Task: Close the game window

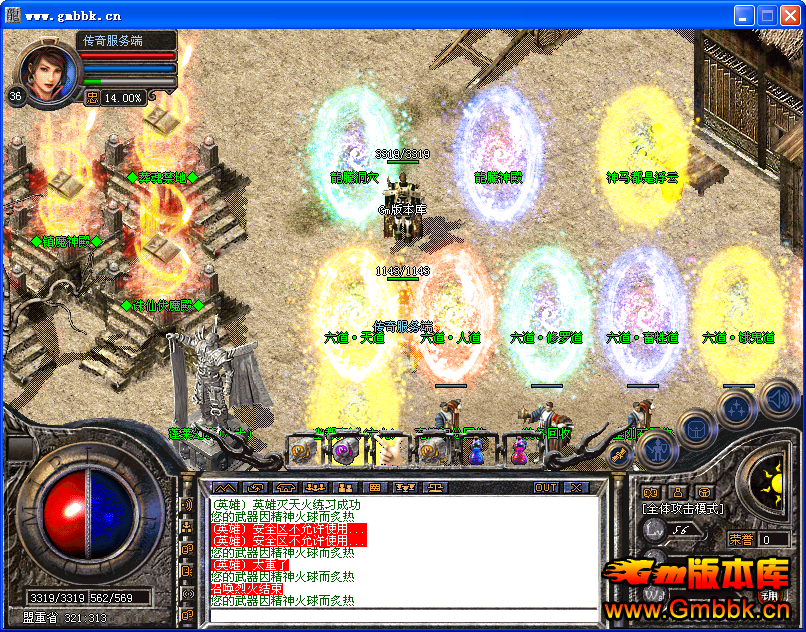Action: point(790,15)
